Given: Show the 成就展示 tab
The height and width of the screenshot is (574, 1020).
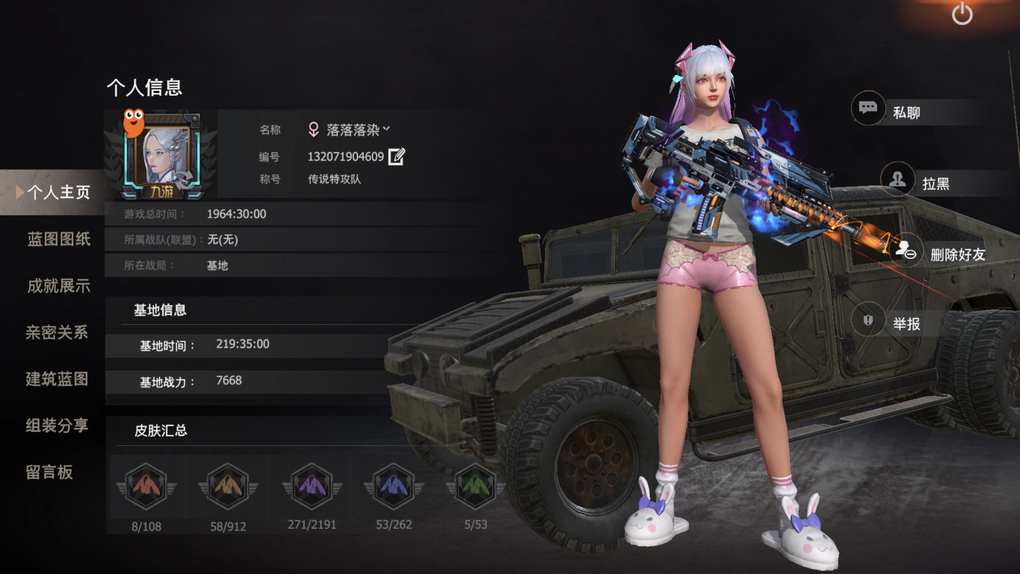Looking at the screenshot, I should click(58, 286).
